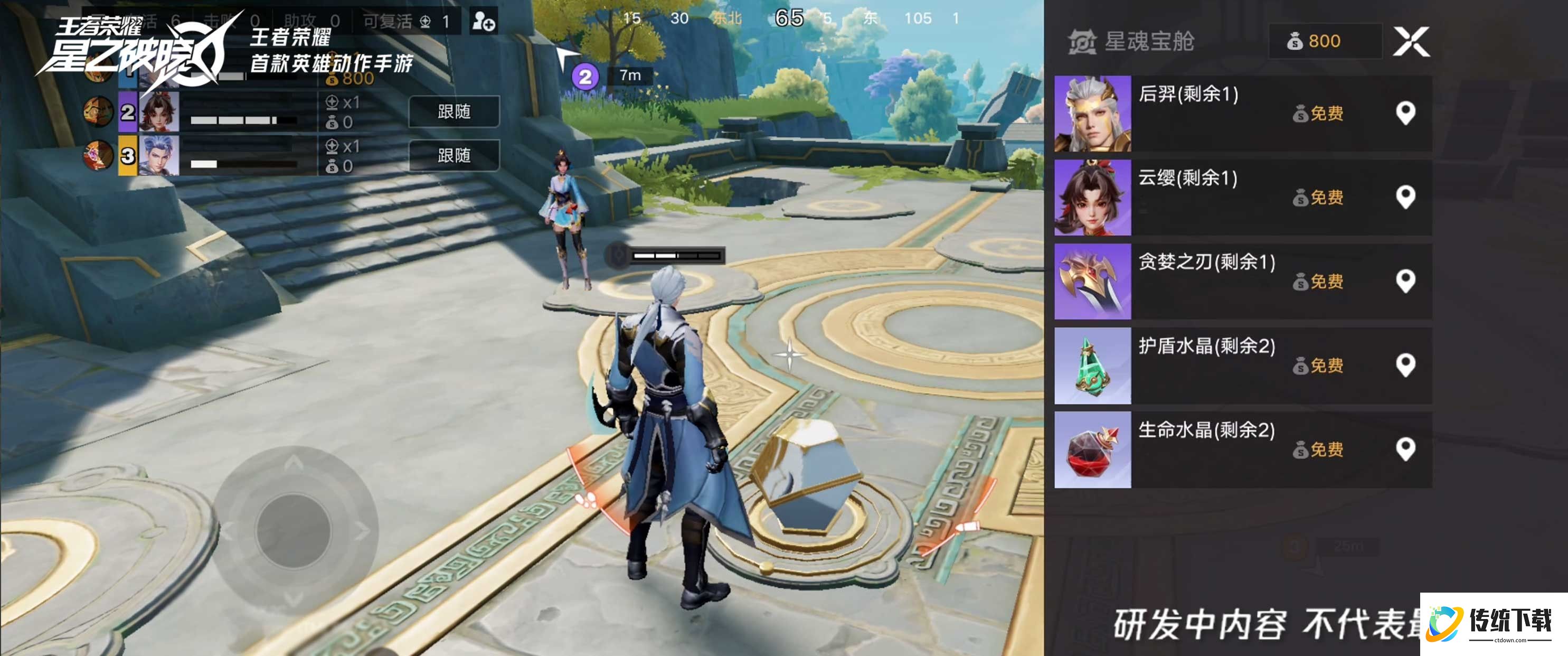Select teammate 3's portrait

(159, 155)
